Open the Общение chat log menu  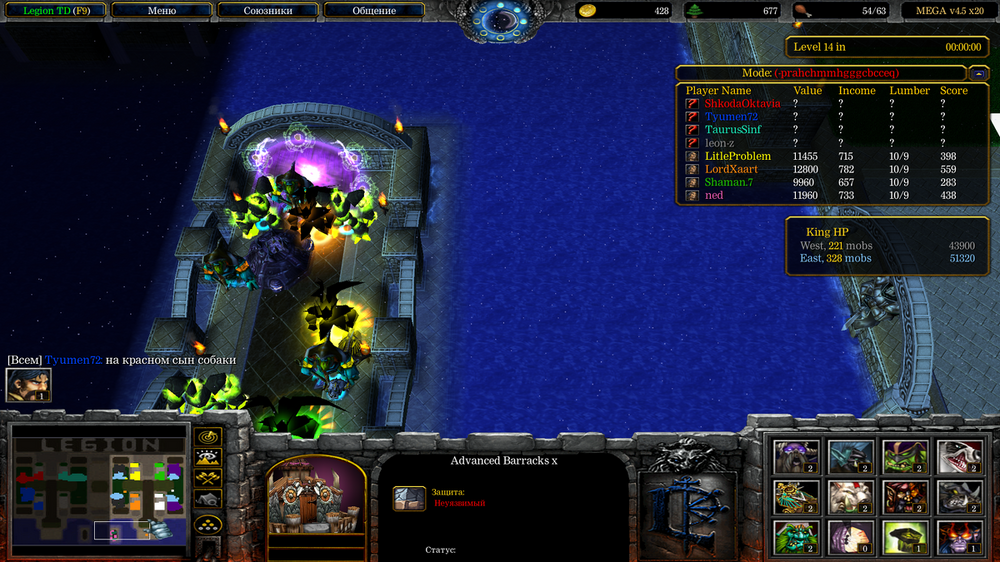(374, 11)
